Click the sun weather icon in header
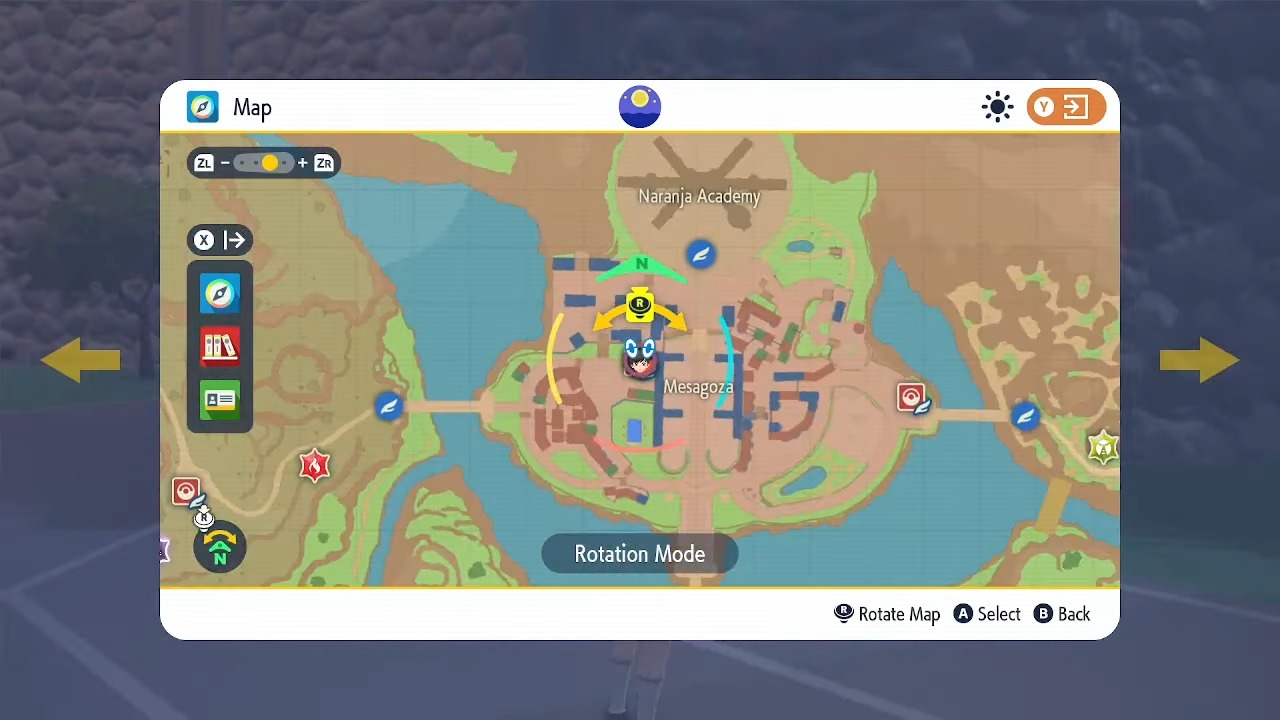 click(x=997, y=107)
